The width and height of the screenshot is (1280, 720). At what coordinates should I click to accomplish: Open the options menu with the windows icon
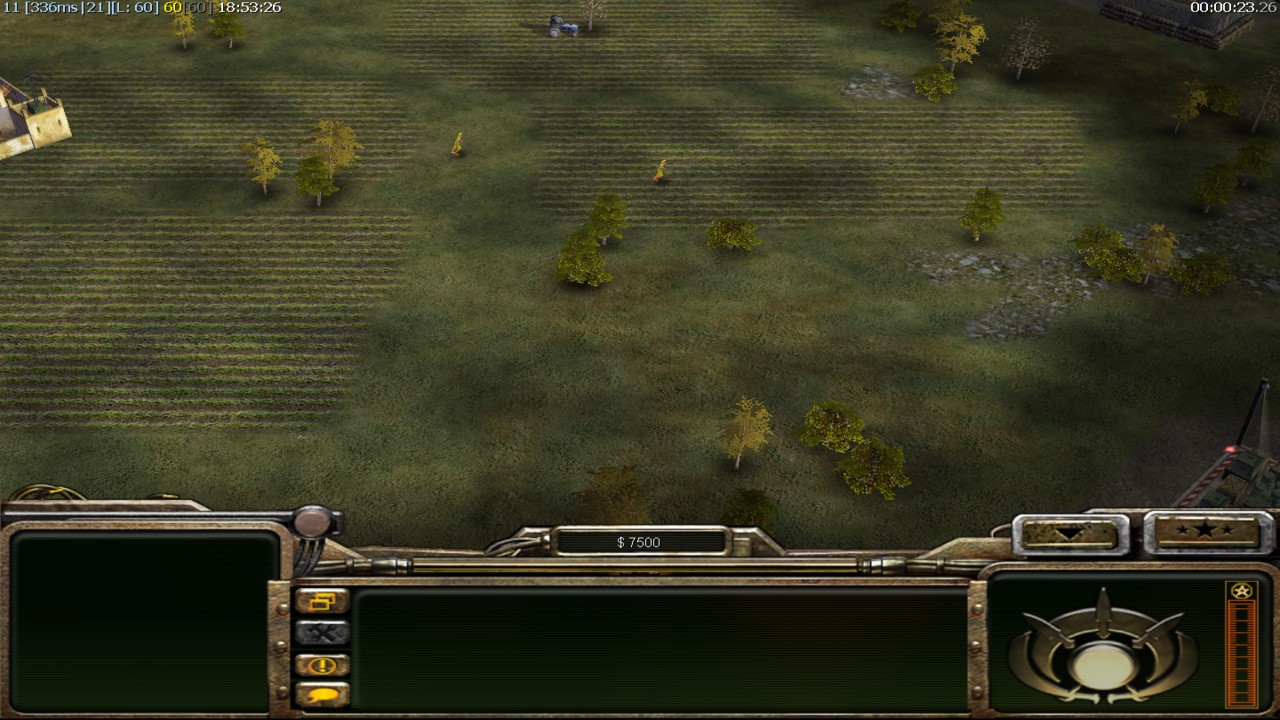click(x=322, y=601)
